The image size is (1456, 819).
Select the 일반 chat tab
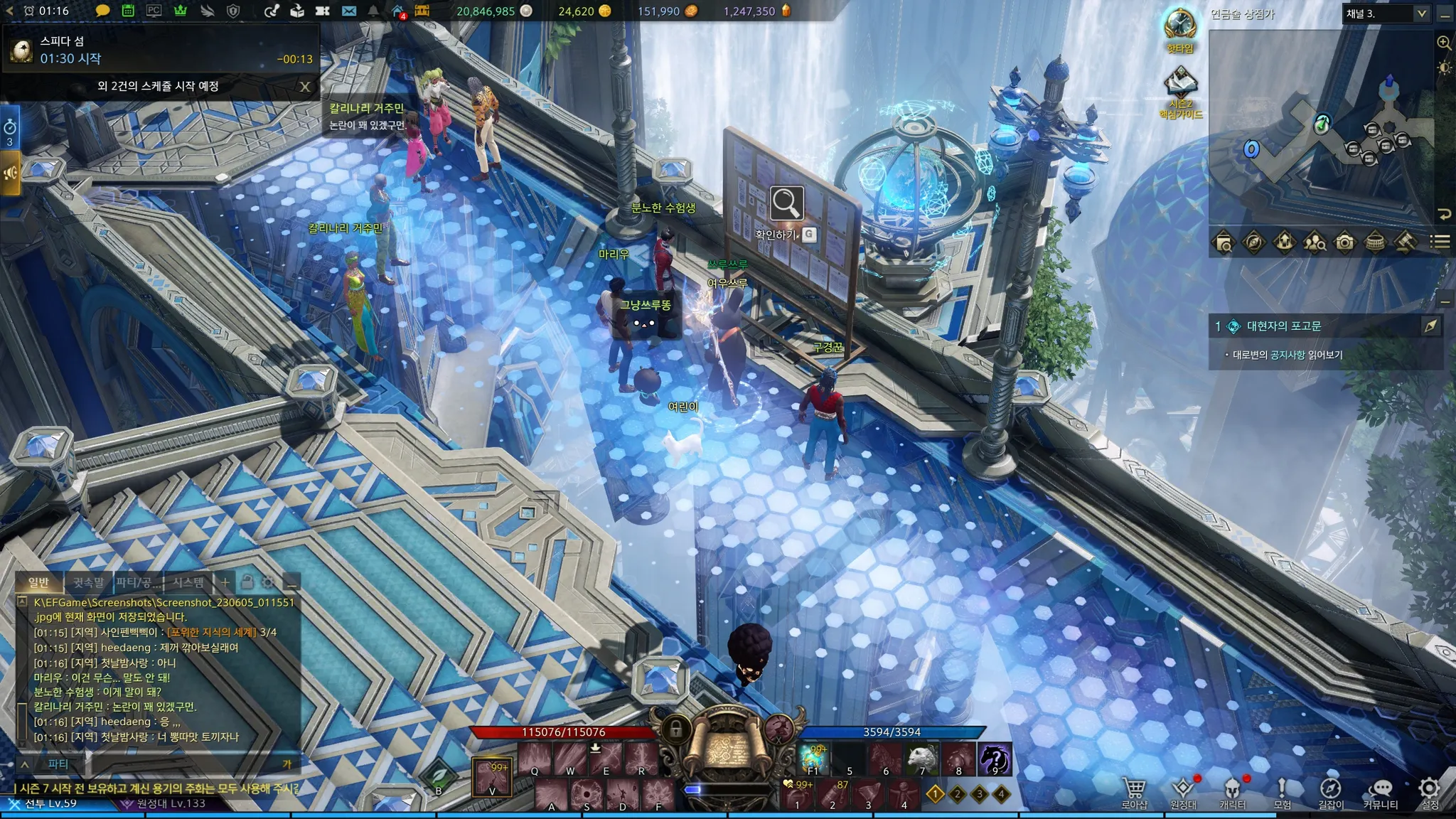click(38, 583)
